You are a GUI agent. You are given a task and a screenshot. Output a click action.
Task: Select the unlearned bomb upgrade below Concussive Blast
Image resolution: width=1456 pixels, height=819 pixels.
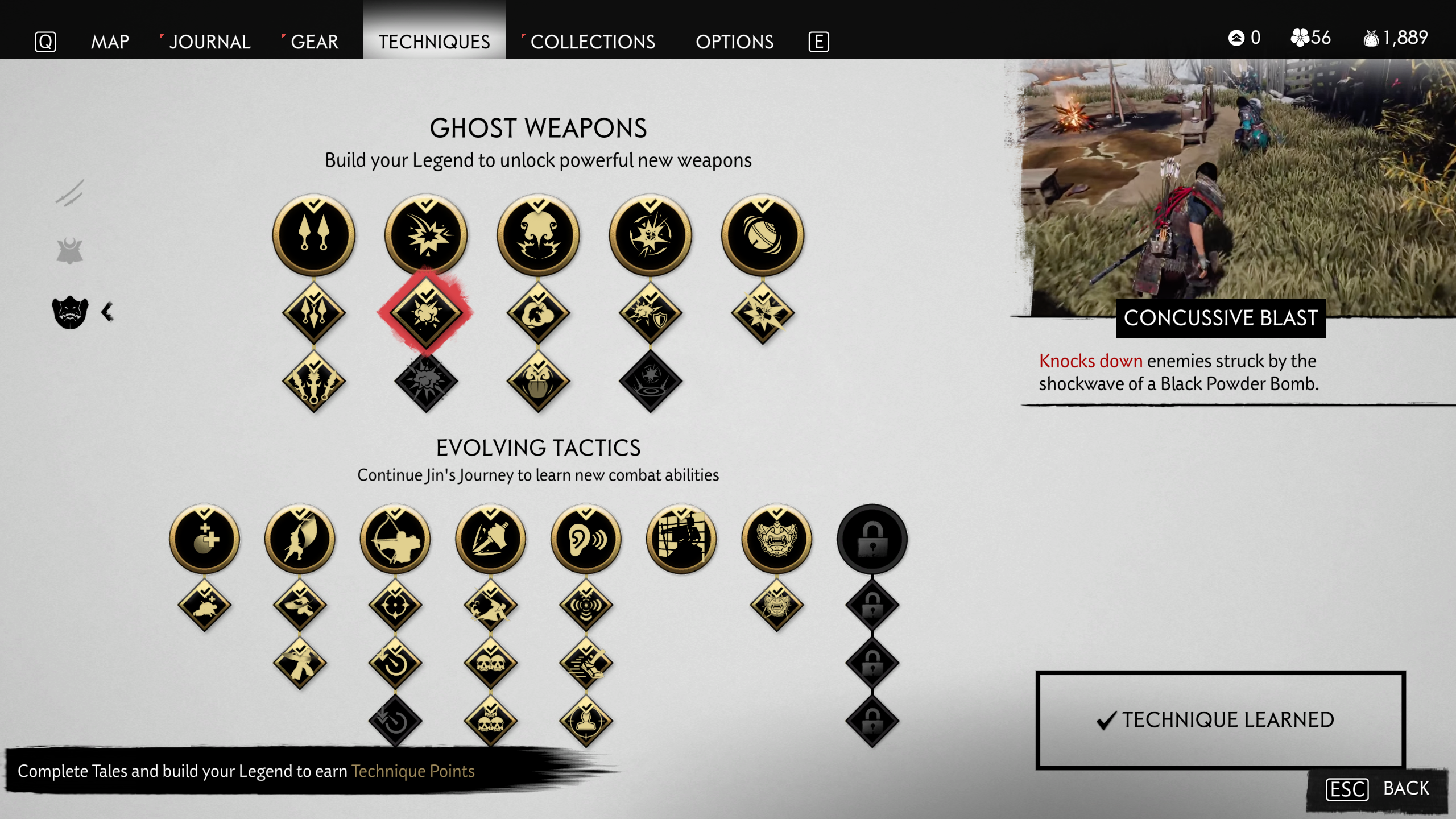coord(426,380)
